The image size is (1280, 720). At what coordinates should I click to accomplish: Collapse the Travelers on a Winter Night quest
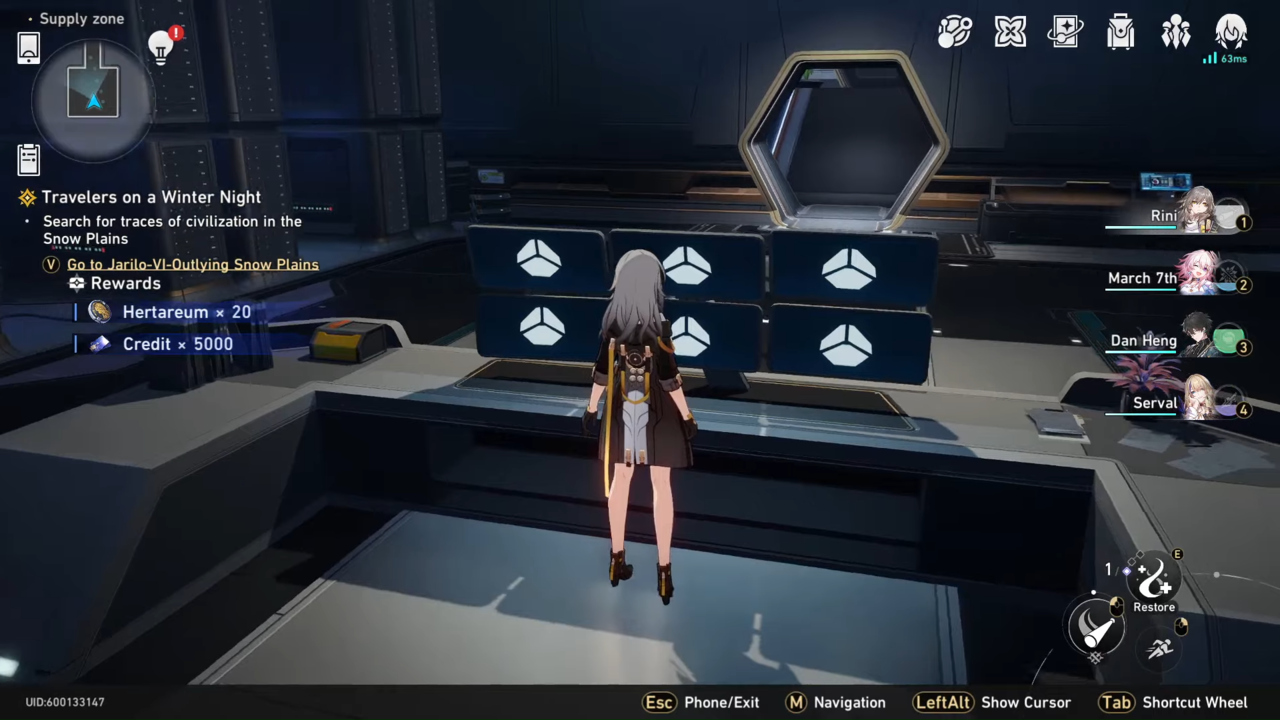29,197
